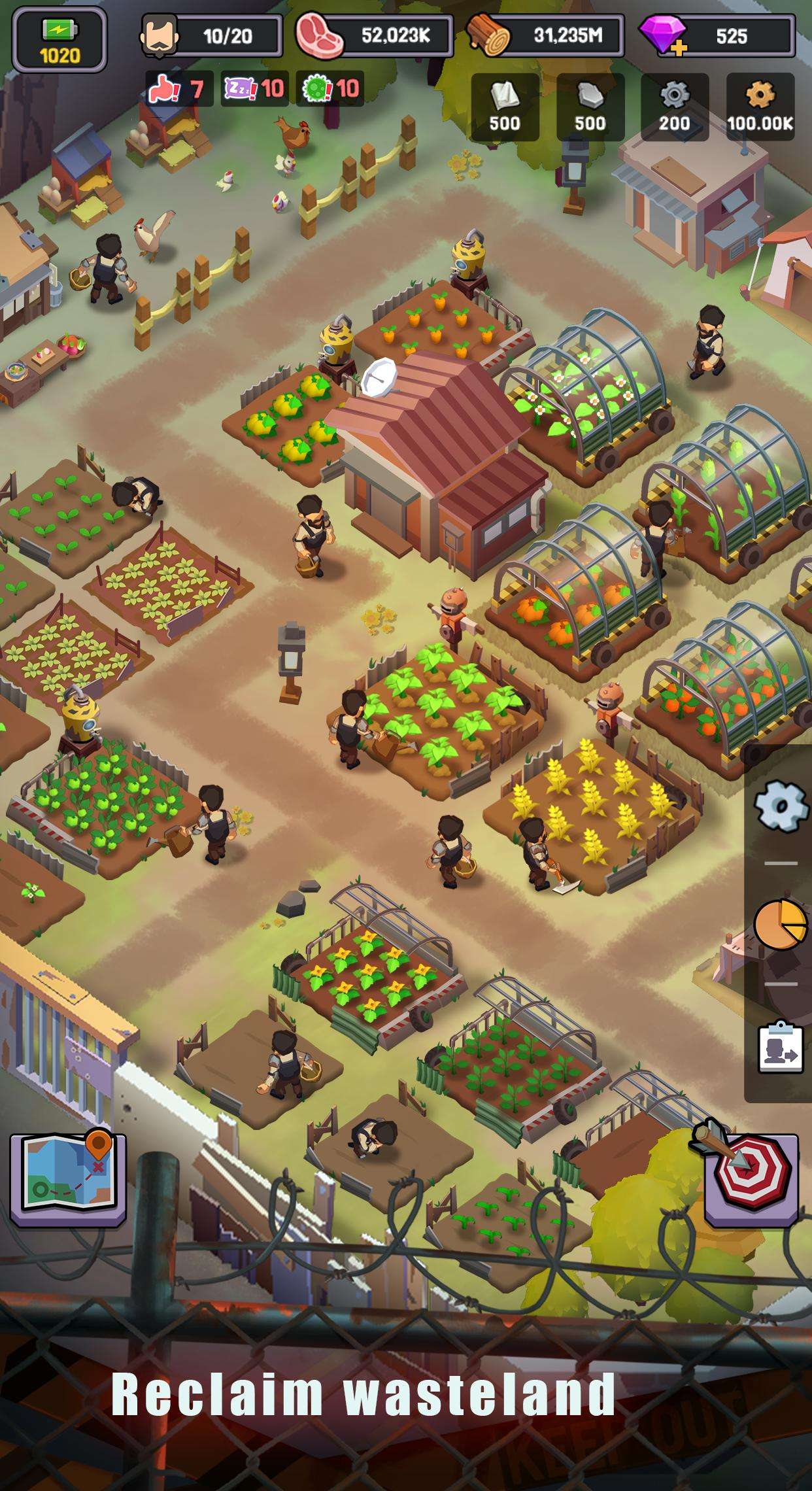
Task: Check the sleep pillow alert
Action: coord(256,88)
